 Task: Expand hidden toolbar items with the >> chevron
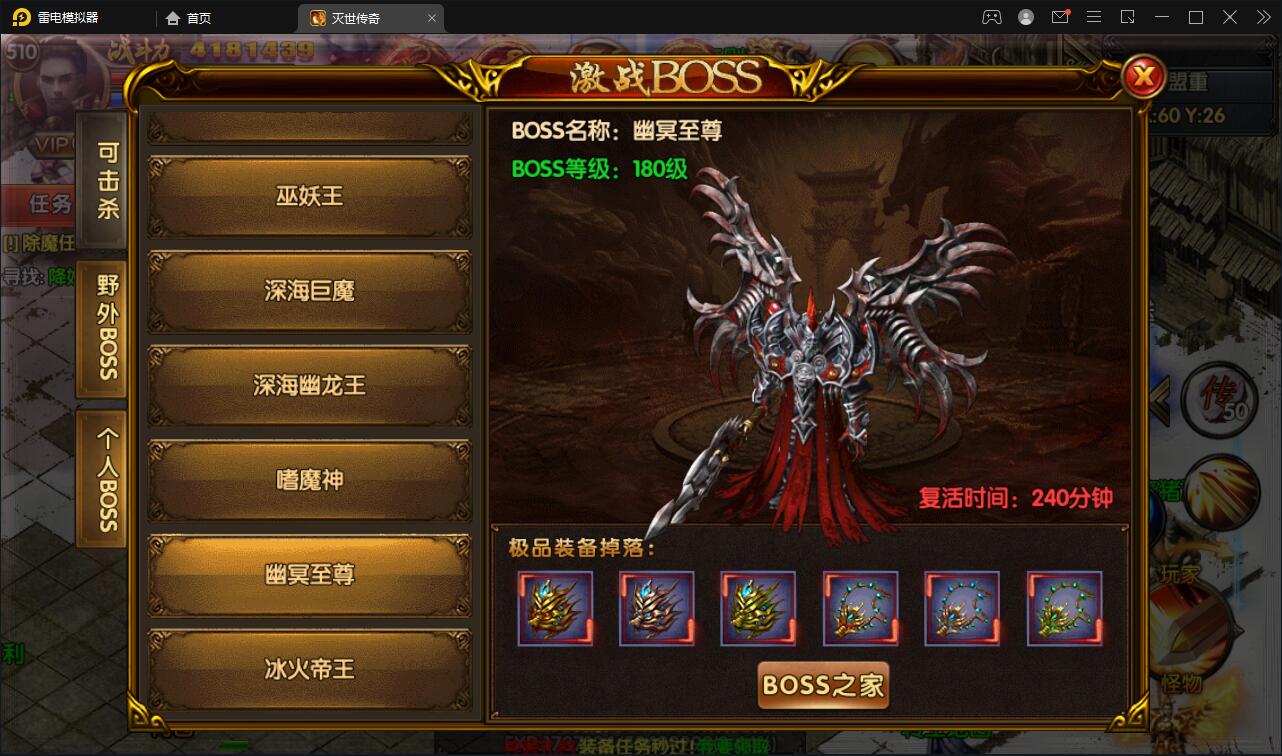[1264, 16]
